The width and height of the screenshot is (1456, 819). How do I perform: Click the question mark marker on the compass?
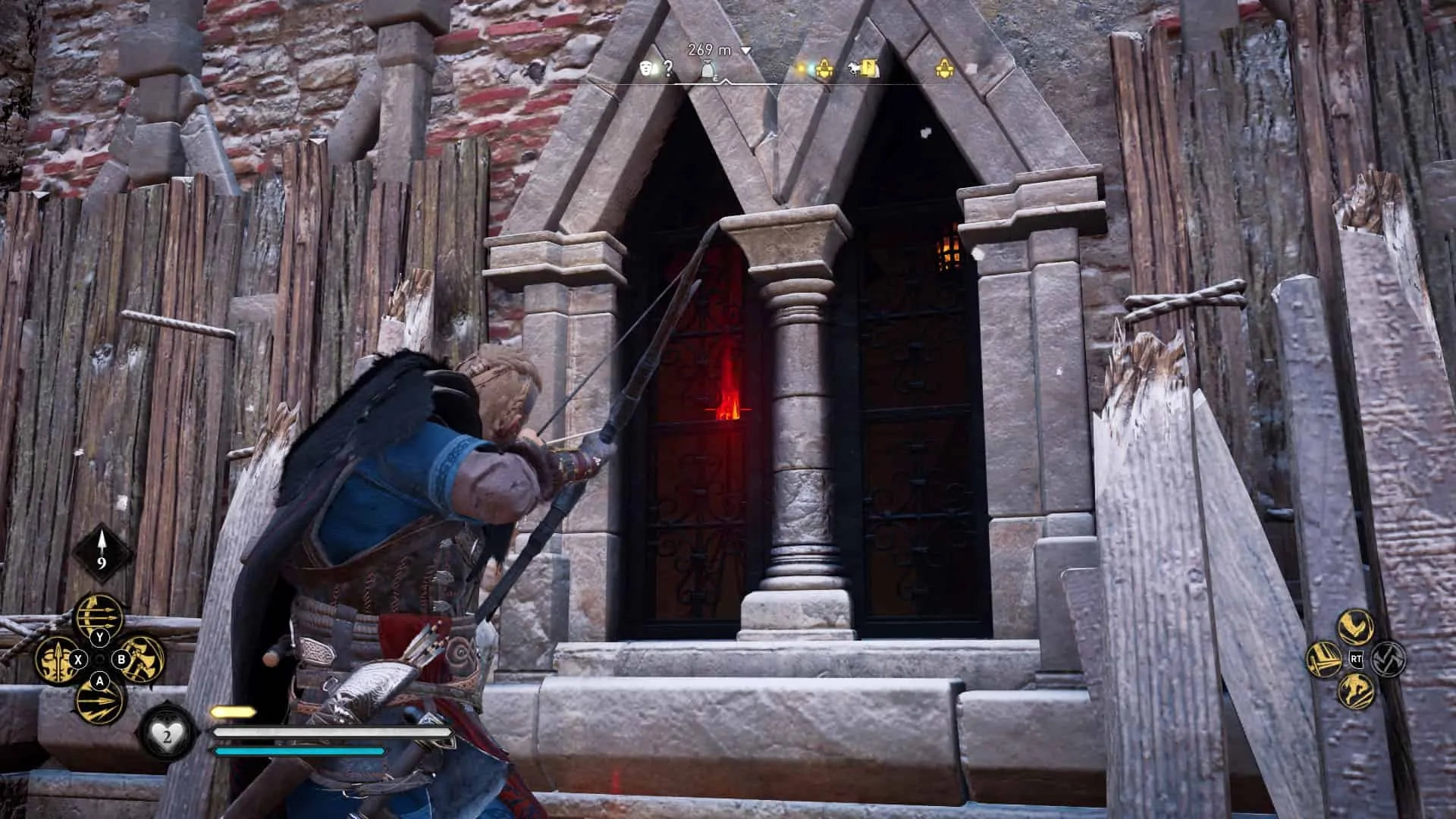click(x=669, y=68)
